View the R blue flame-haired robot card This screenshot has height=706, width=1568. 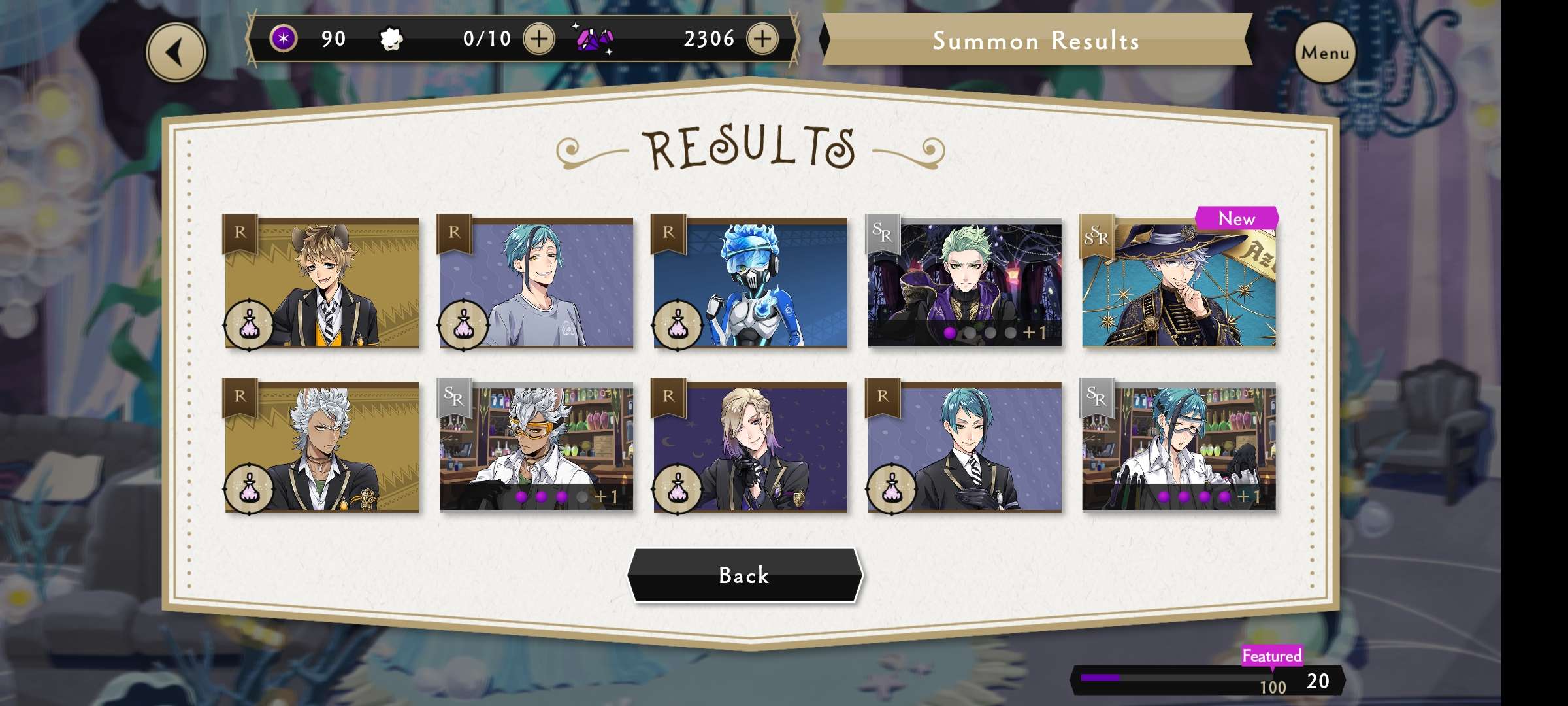coord(750,282)
